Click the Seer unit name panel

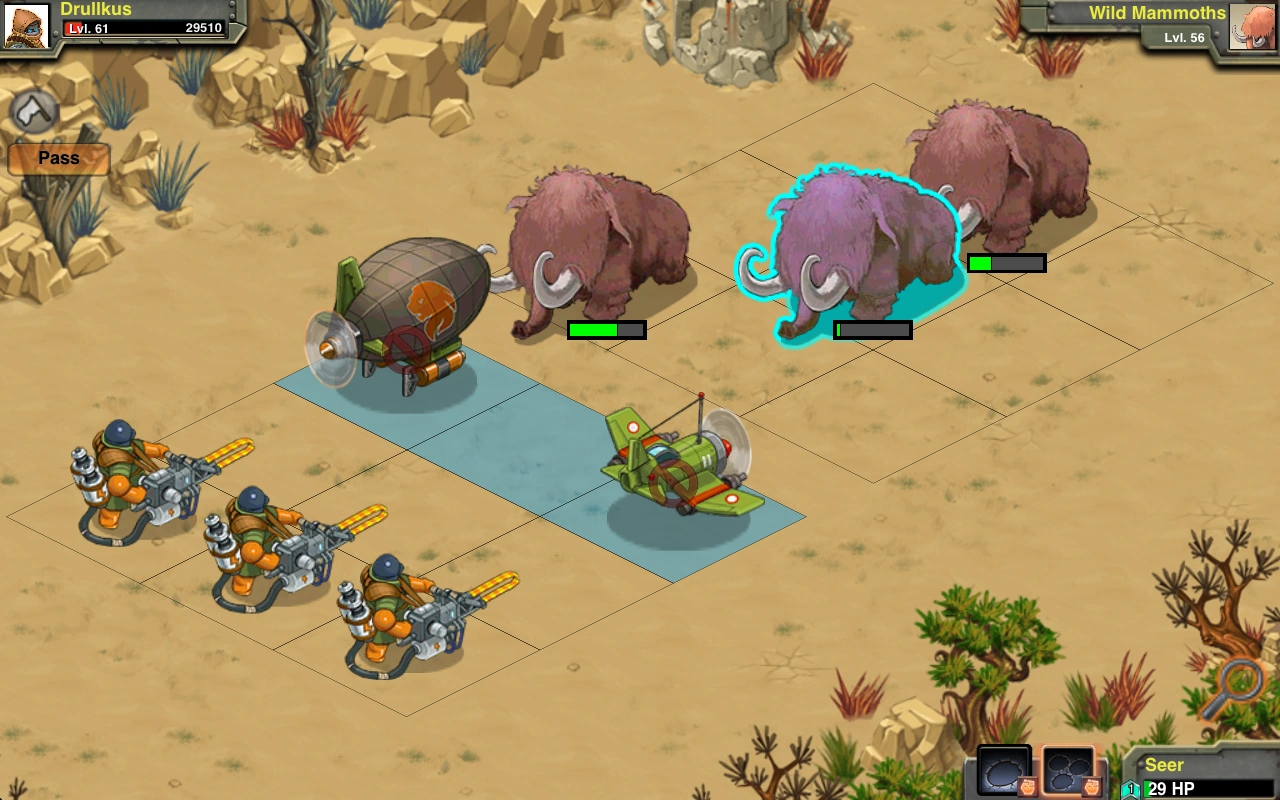click(1180, 764)
